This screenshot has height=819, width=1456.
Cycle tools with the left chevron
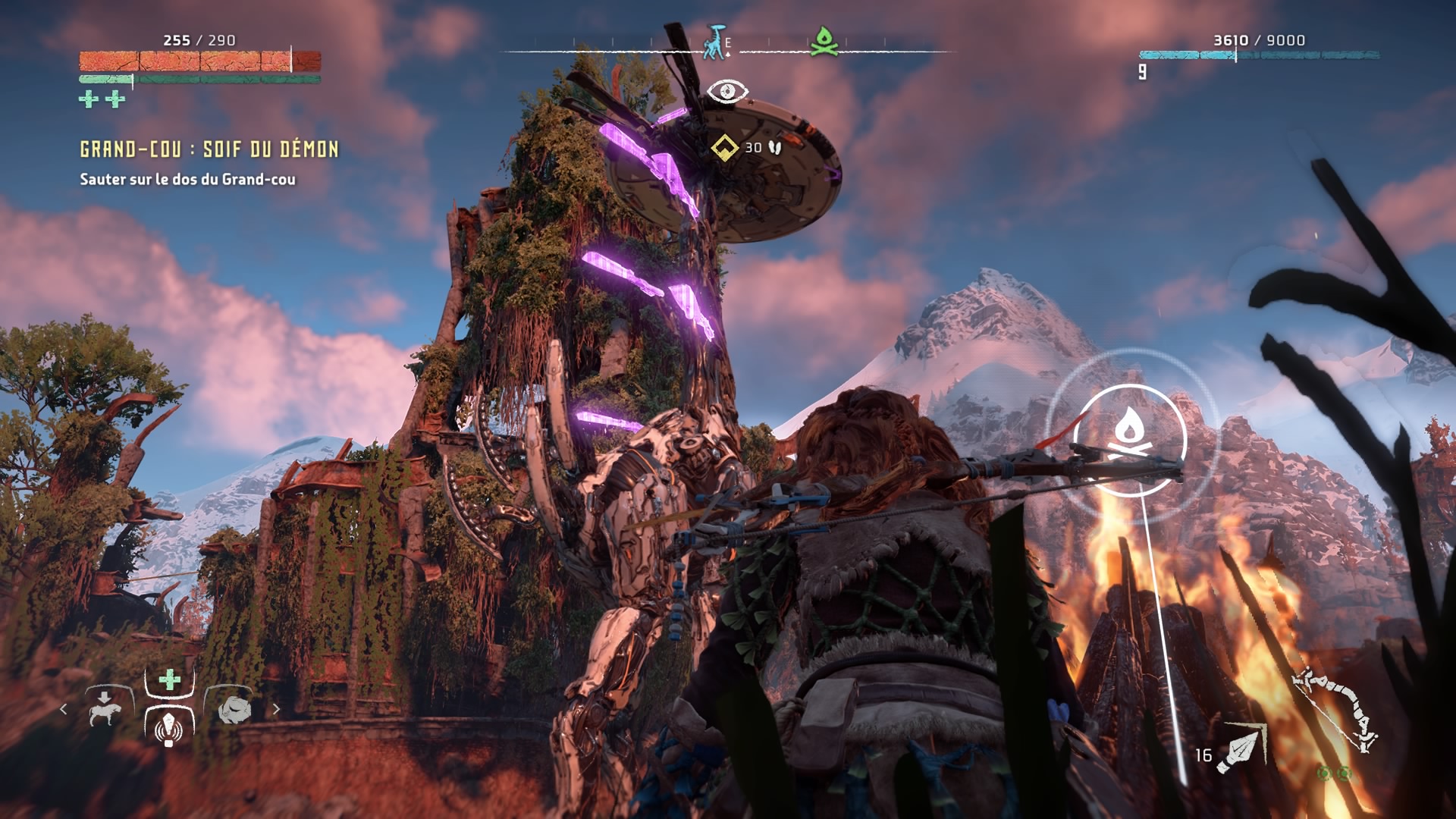point(64,709)
